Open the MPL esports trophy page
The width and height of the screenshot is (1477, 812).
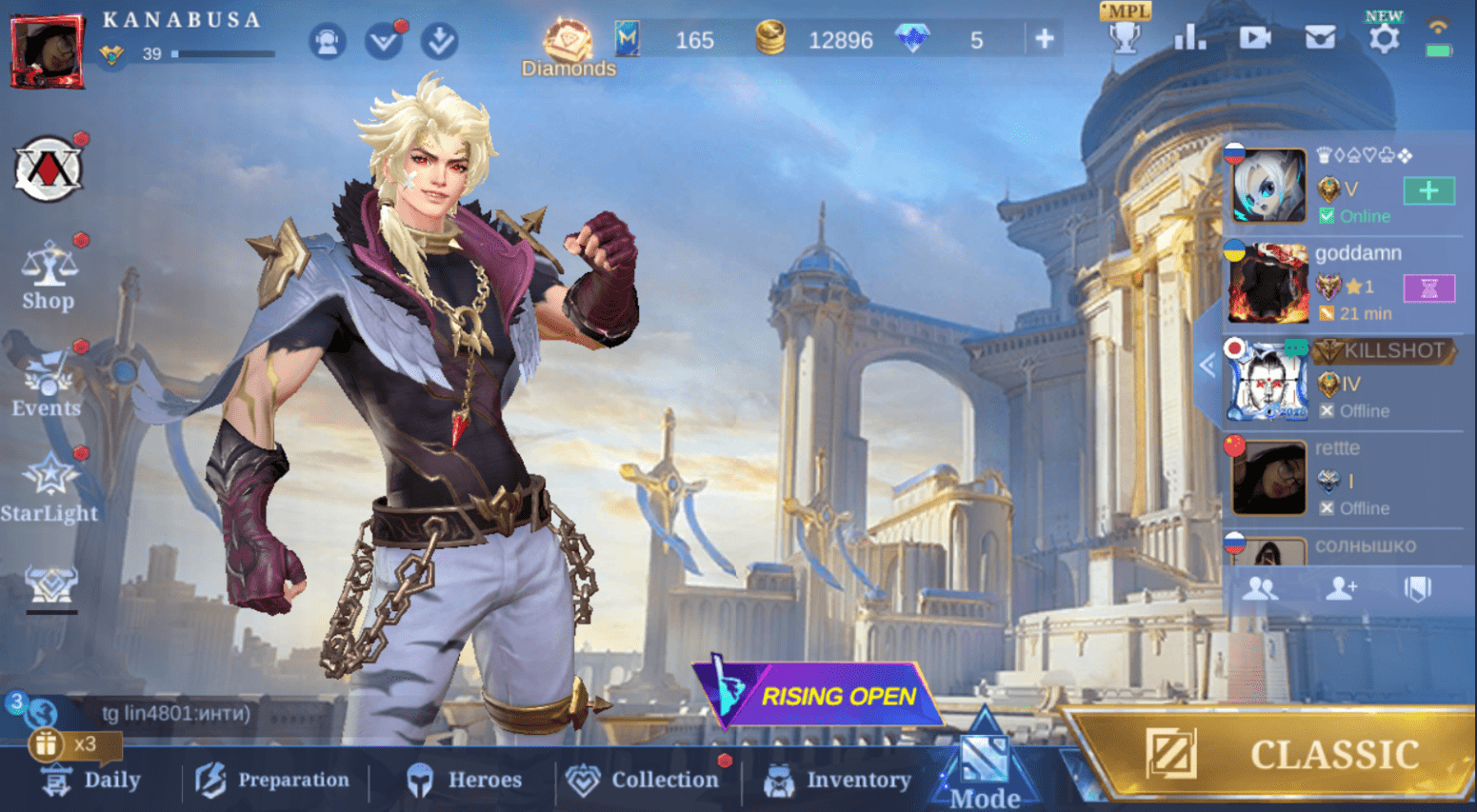click(x=1125, y=38)
